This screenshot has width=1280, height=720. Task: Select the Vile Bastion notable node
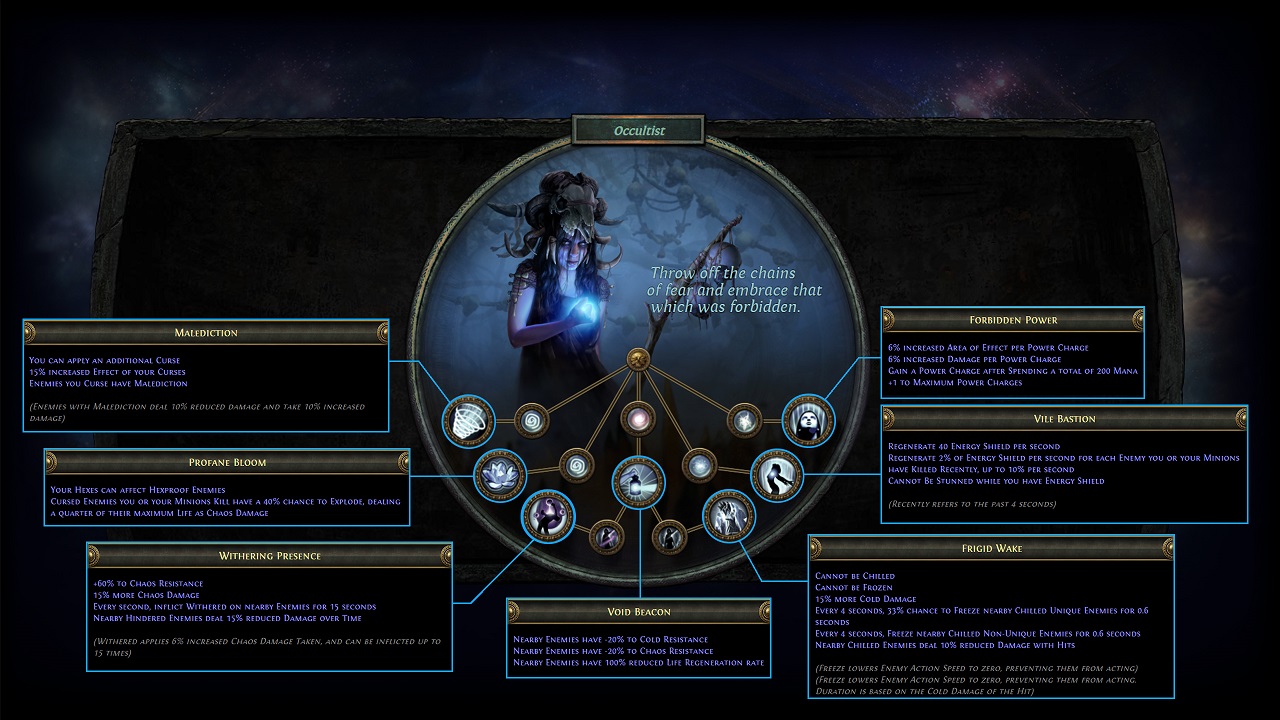pos(777,474)
